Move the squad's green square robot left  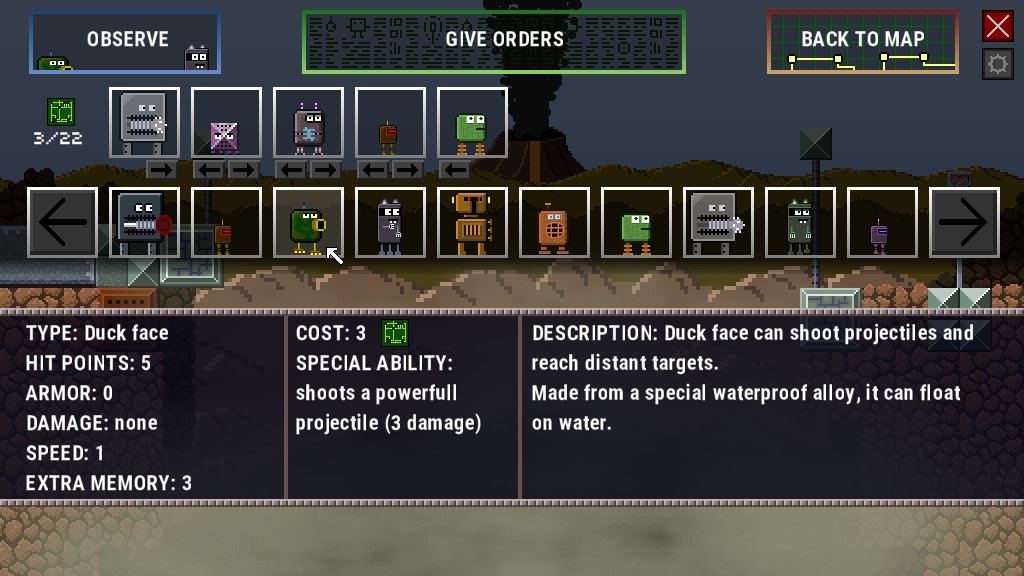point(455,169)
